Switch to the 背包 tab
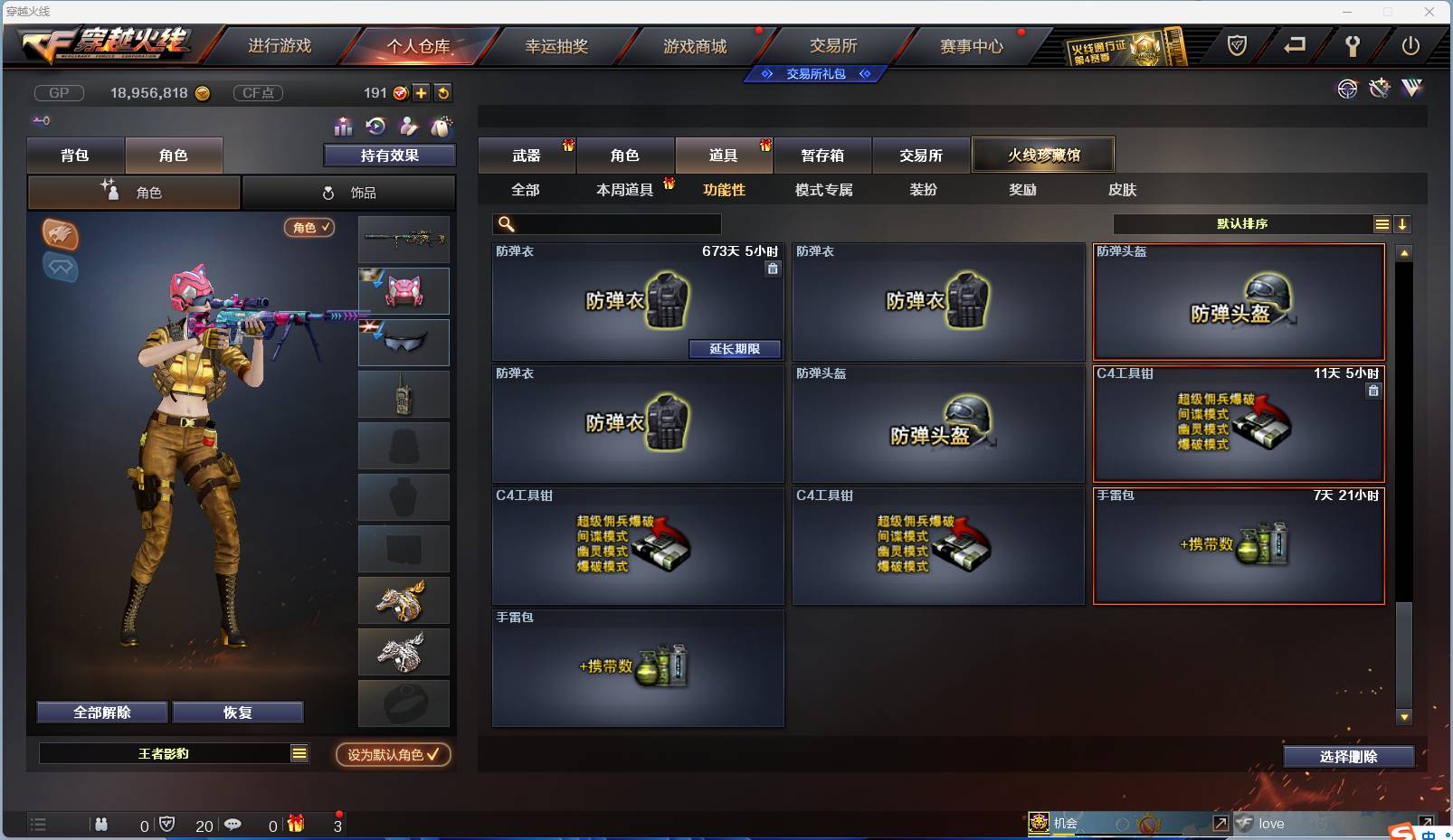 point(77,155)
